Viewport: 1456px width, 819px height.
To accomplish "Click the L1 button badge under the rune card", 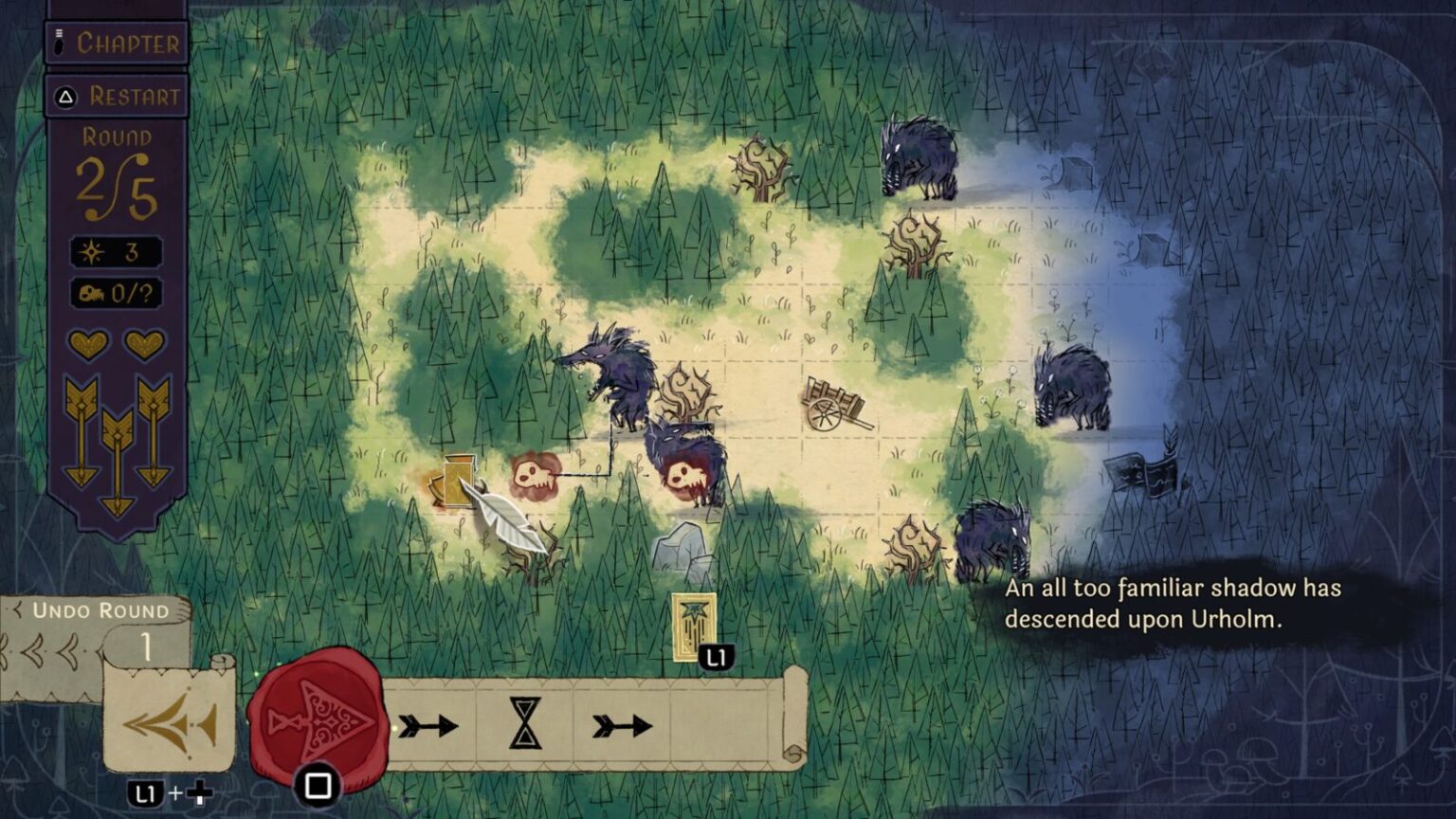I will [x=718, y=654].
